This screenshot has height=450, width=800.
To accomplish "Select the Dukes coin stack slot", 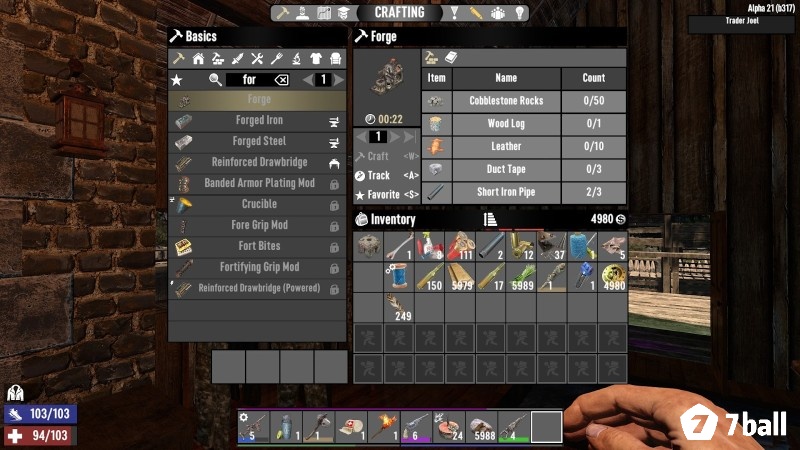I will pyautogui.click(x=612, y=277).
